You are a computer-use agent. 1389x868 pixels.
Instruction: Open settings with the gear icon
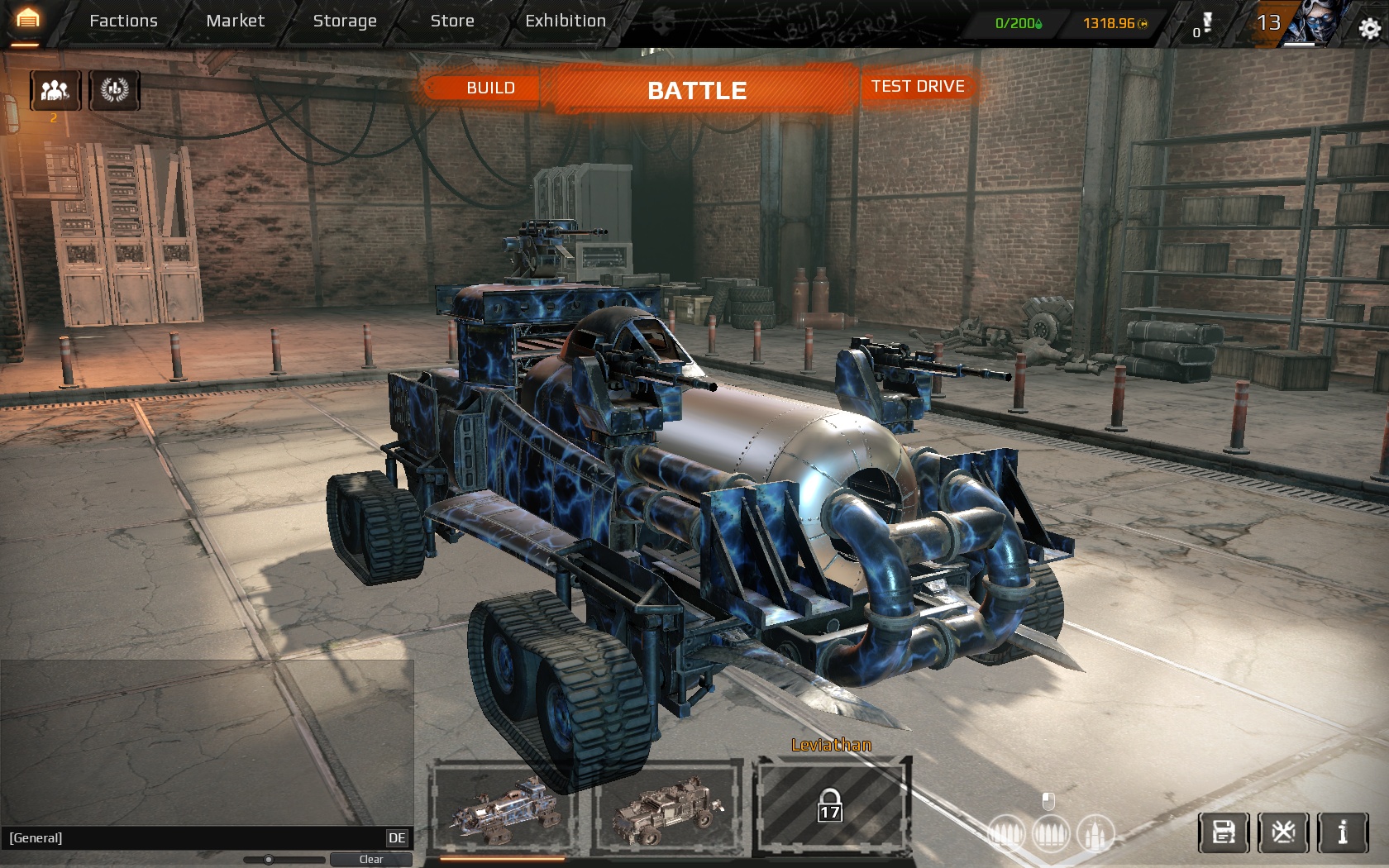coord(1369,29)
